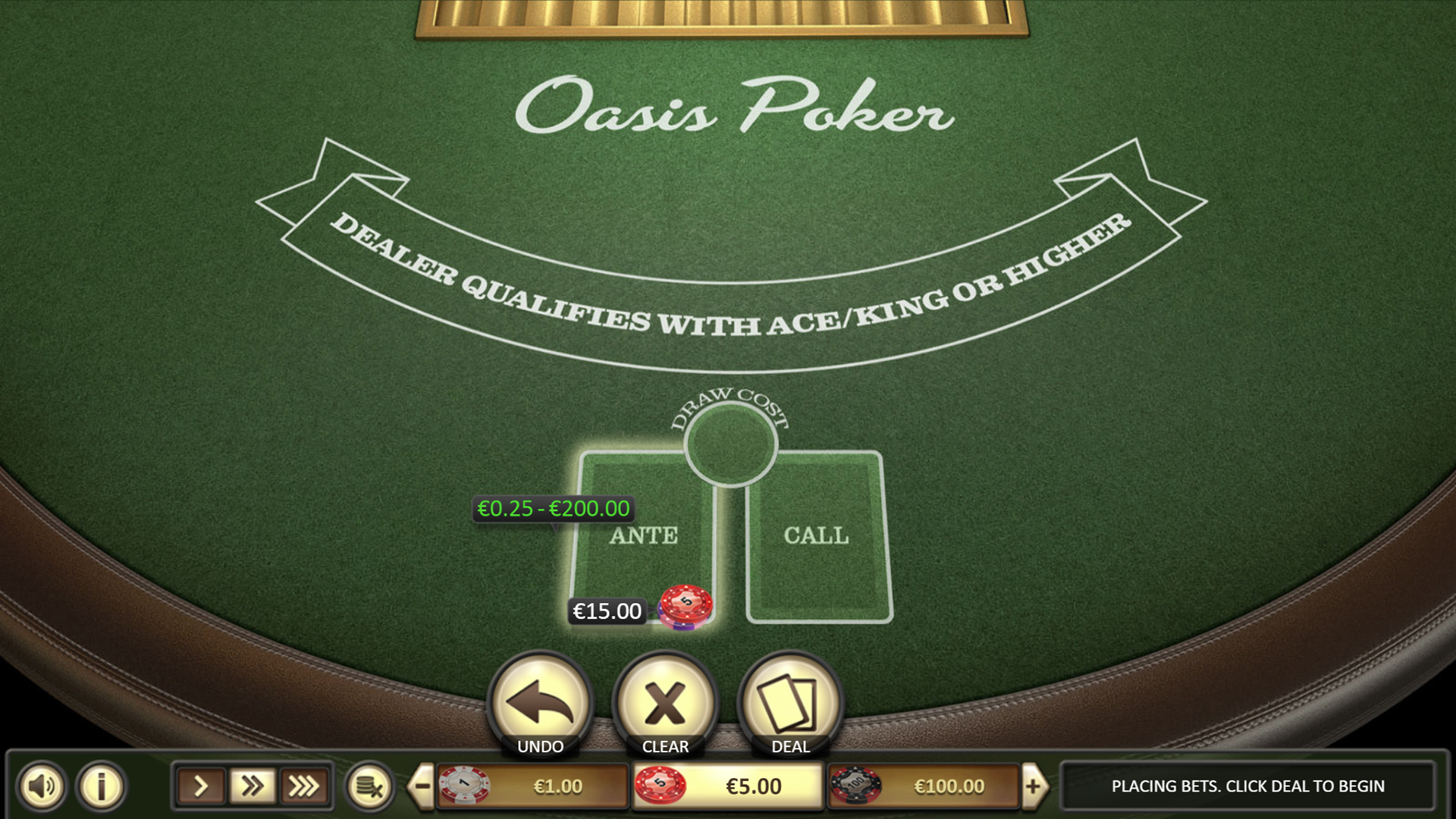The image size is (1456, 819).
Task: Select fastest game speed with triple chevron
Action: 303,786
